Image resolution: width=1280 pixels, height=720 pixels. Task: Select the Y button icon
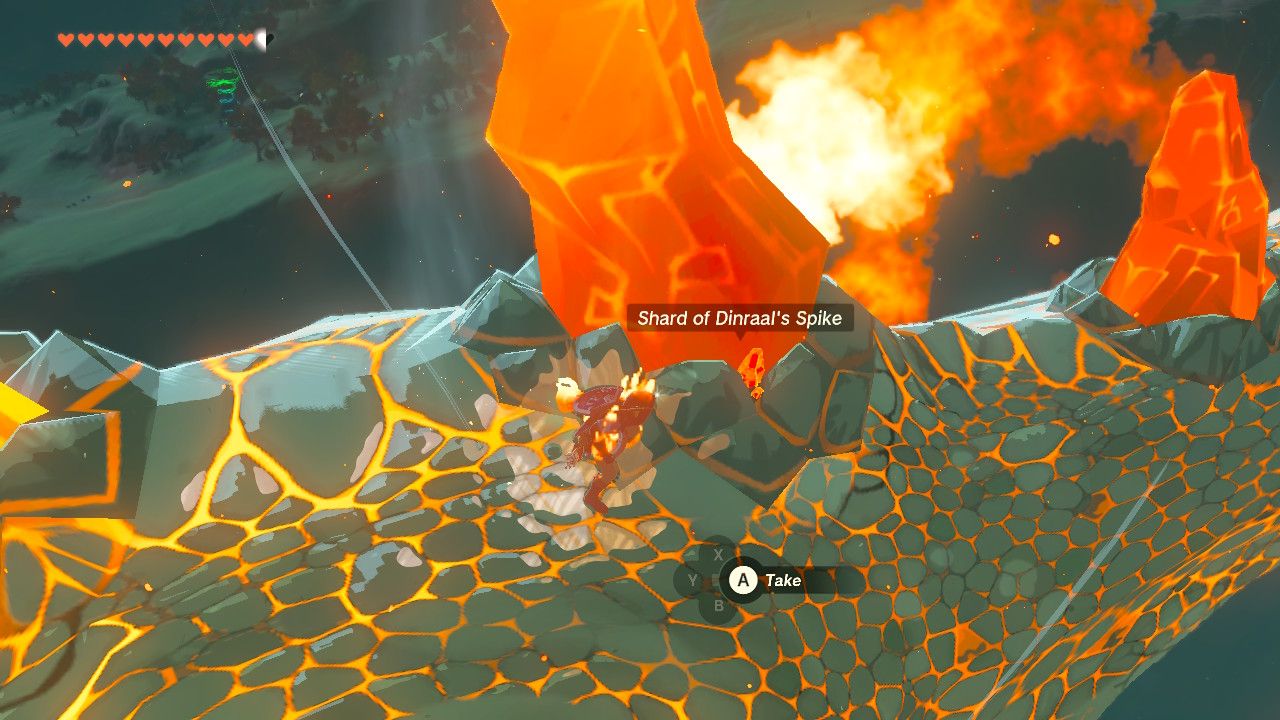click(x=693, y=580)
